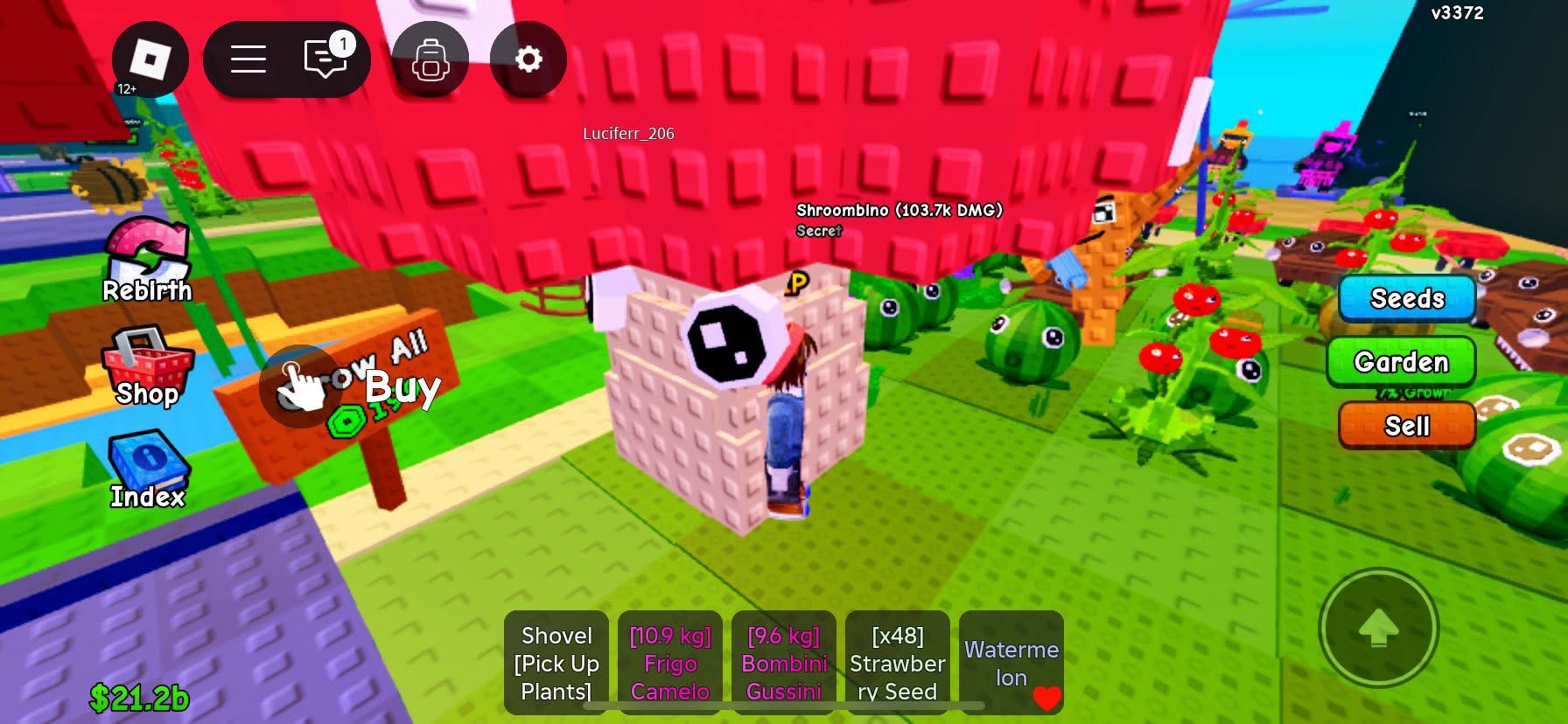Open the gear settings
Screen dimensions: 1568x724
pos(528,59)
